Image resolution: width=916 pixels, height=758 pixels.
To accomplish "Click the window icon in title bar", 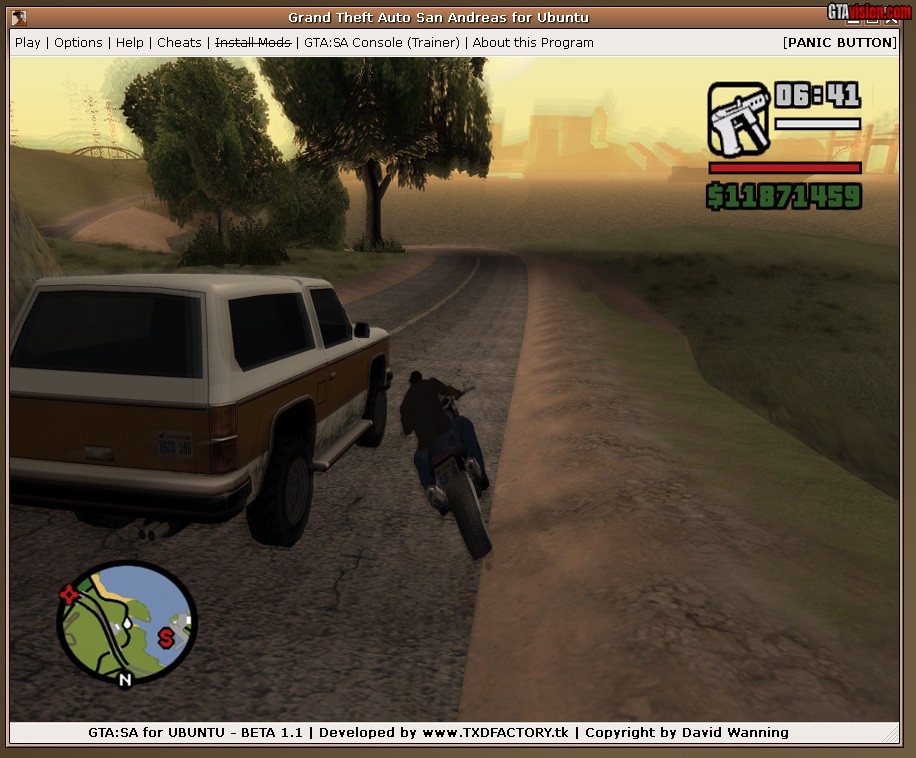I will [19, 17].
